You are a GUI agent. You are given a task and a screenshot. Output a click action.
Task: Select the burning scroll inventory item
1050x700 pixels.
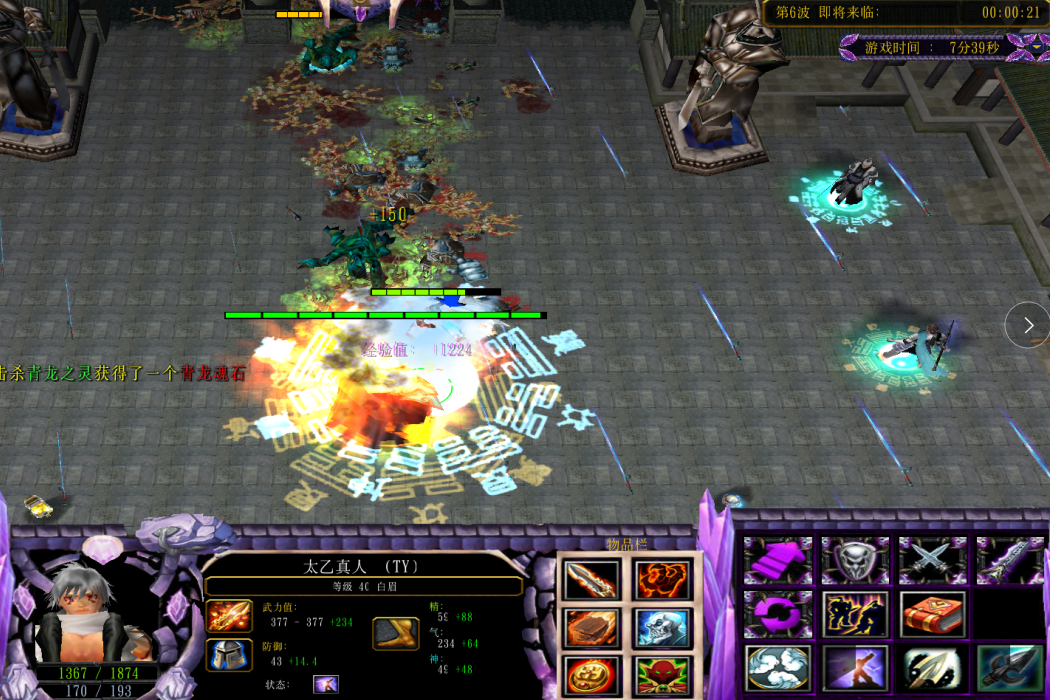(590, 627)
